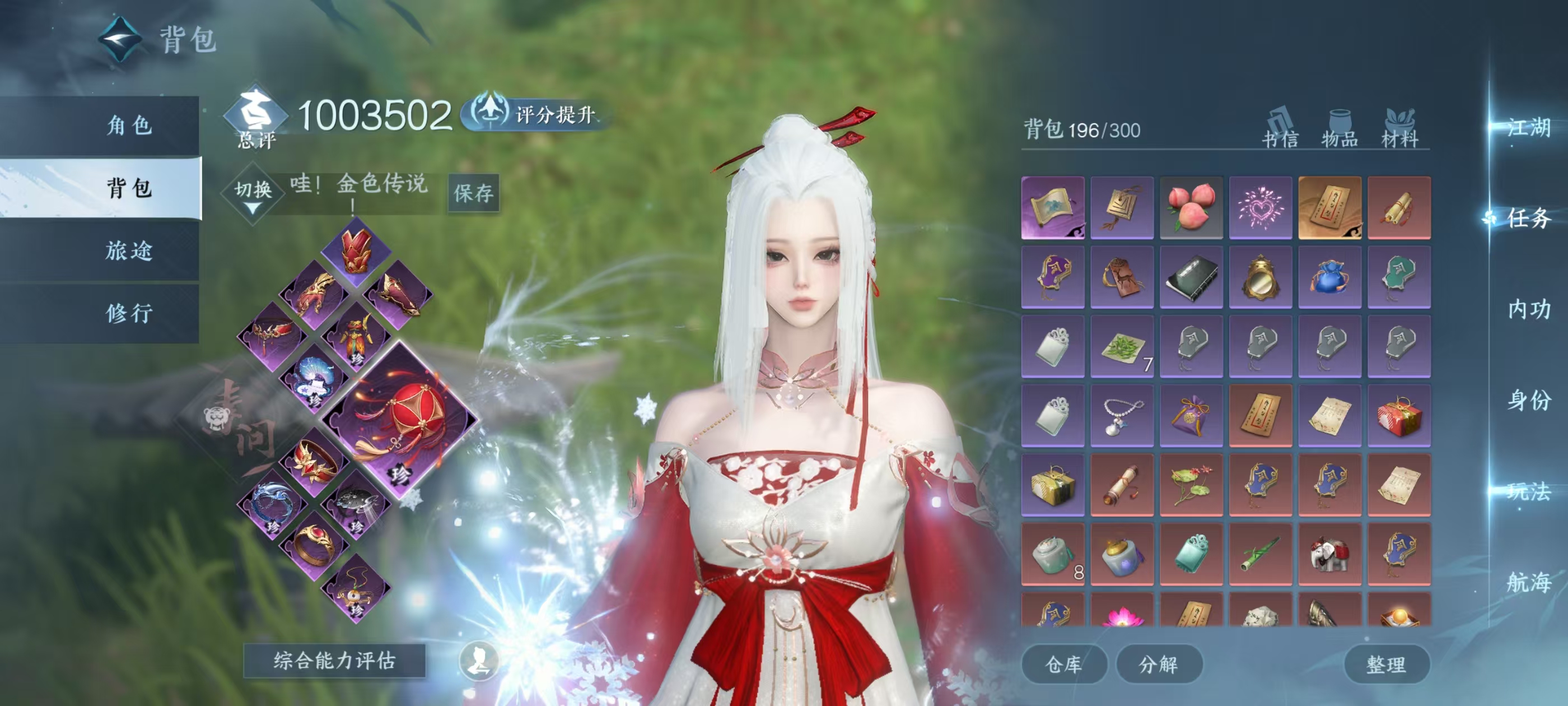This screenshot has width=1568, height=706.
Task: Open the 任务 quest menu
Action: pos(1528,218)
